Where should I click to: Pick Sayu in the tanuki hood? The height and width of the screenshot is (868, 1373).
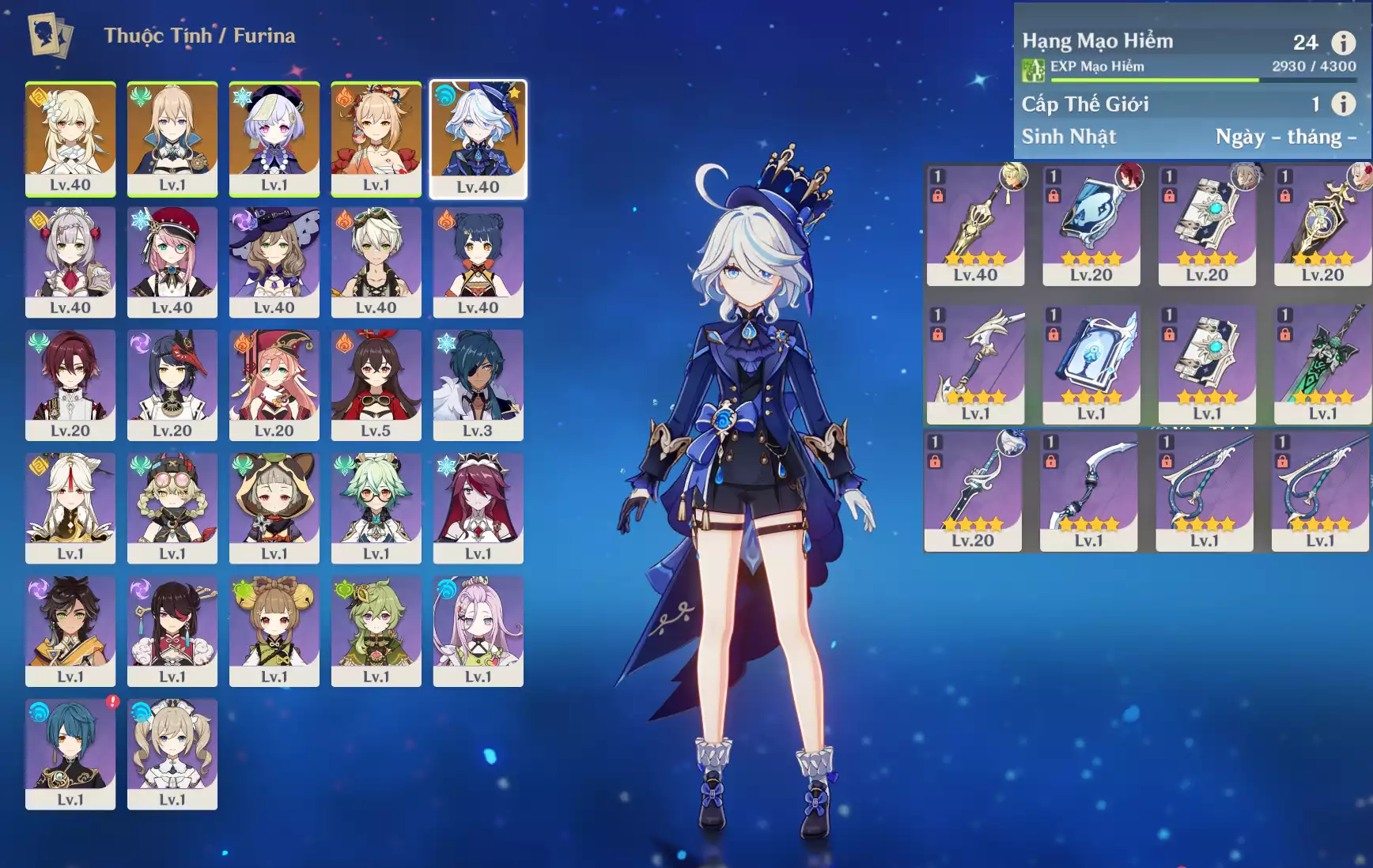tap(274, 508)
